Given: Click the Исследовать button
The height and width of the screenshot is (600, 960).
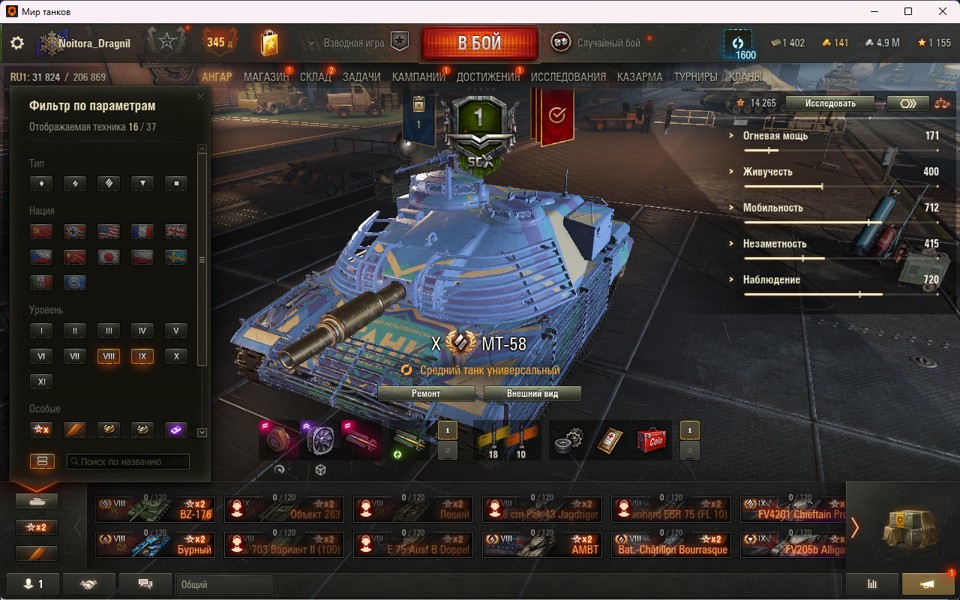Looking at the screenshot, I should point(829,103).
